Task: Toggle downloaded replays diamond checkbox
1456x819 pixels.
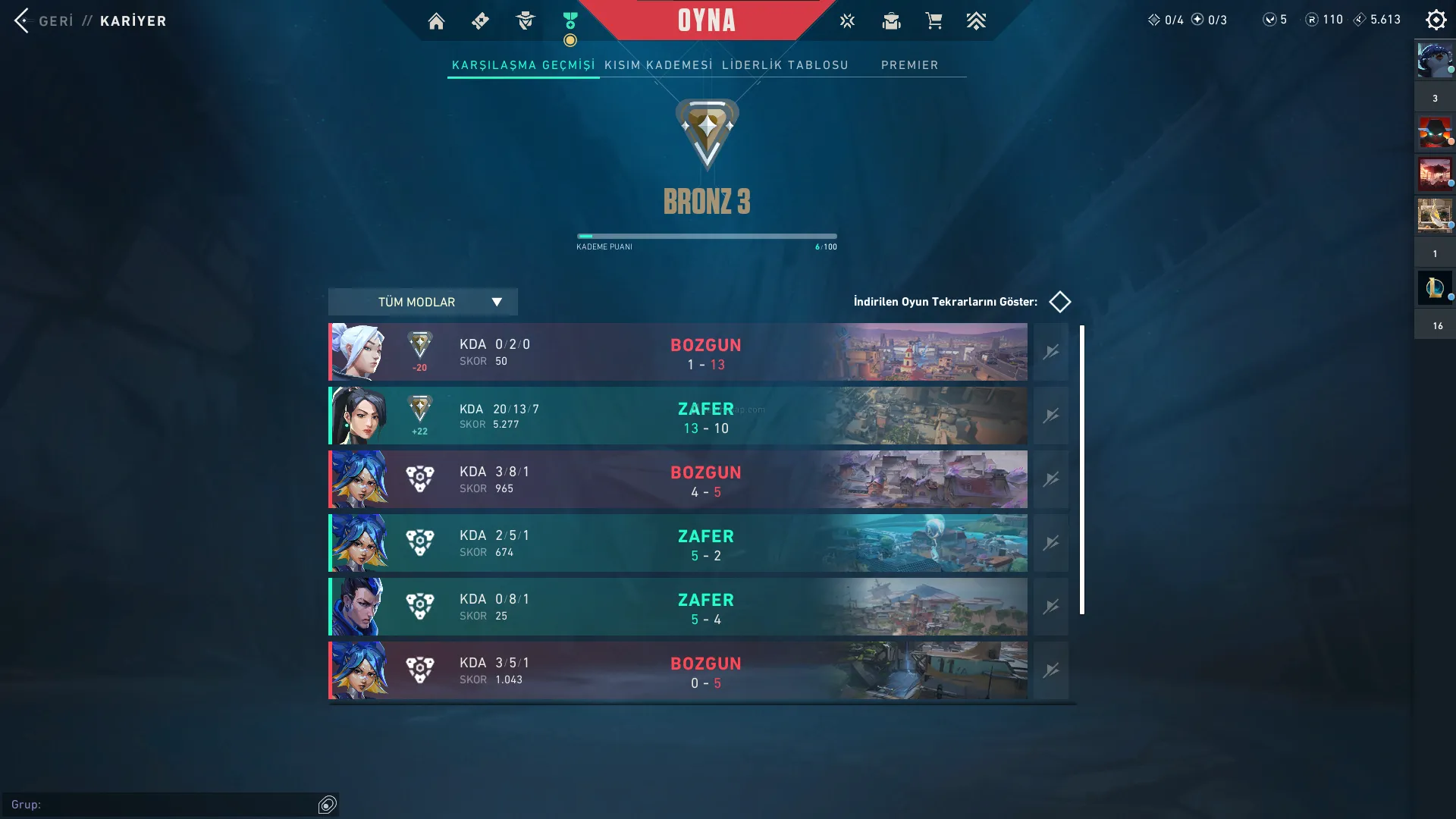Action: tap(1059, 302)
